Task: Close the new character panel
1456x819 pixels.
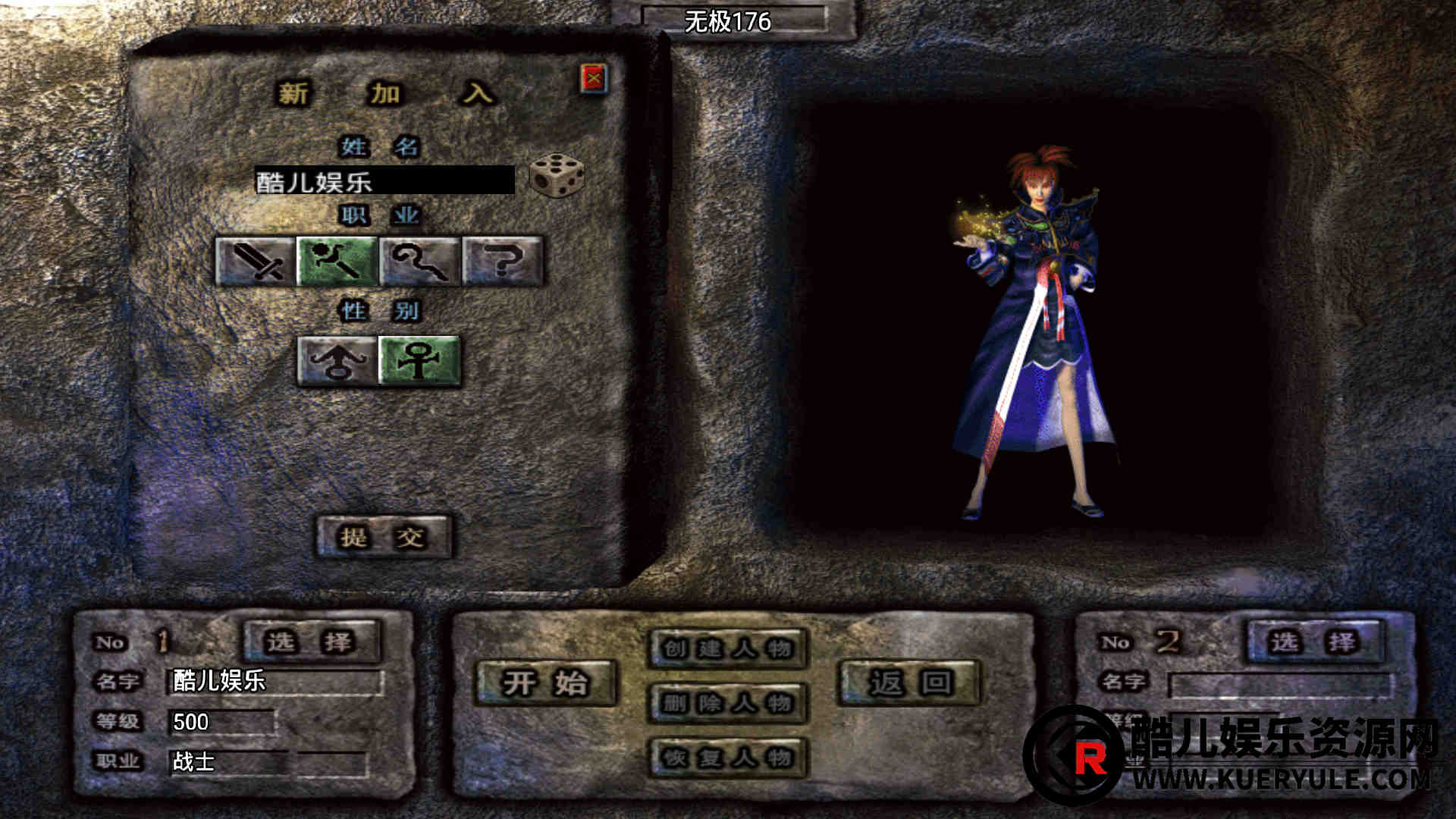Action: click(594, 79)
